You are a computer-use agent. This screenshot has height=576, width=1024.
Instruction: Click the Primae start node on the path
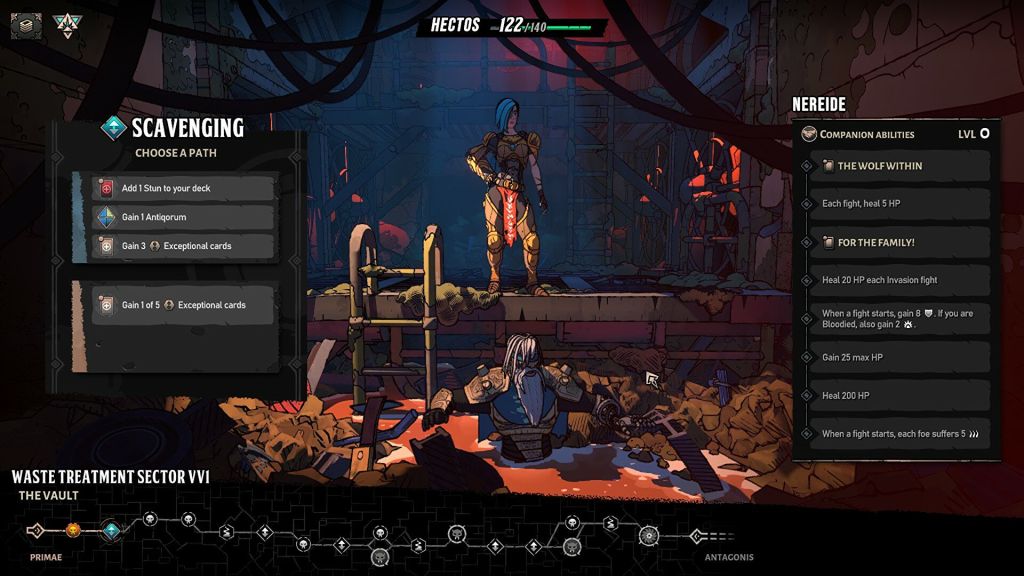coord(36,531)
